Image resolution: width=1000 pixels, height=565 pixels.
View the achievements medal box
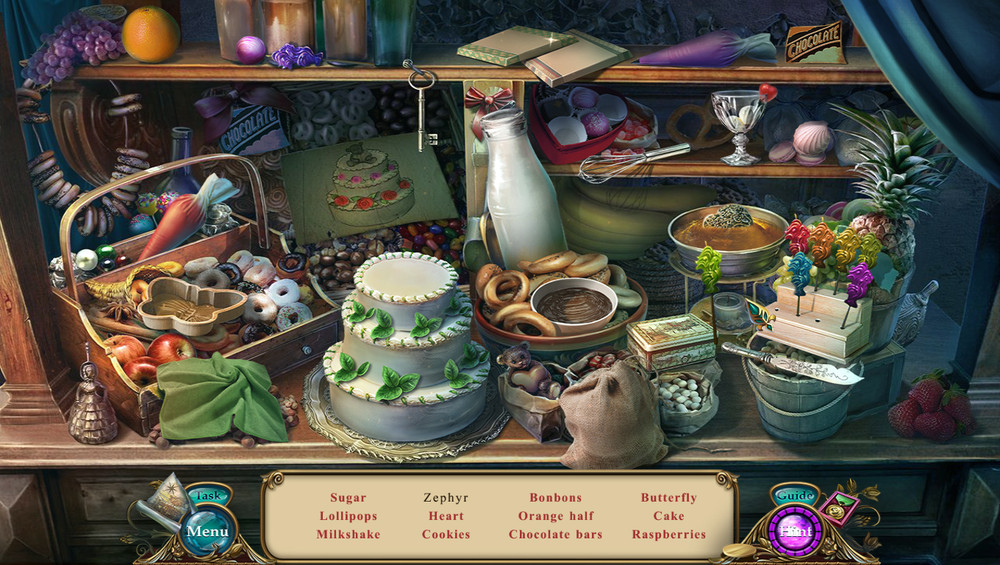tap(840, 506)
